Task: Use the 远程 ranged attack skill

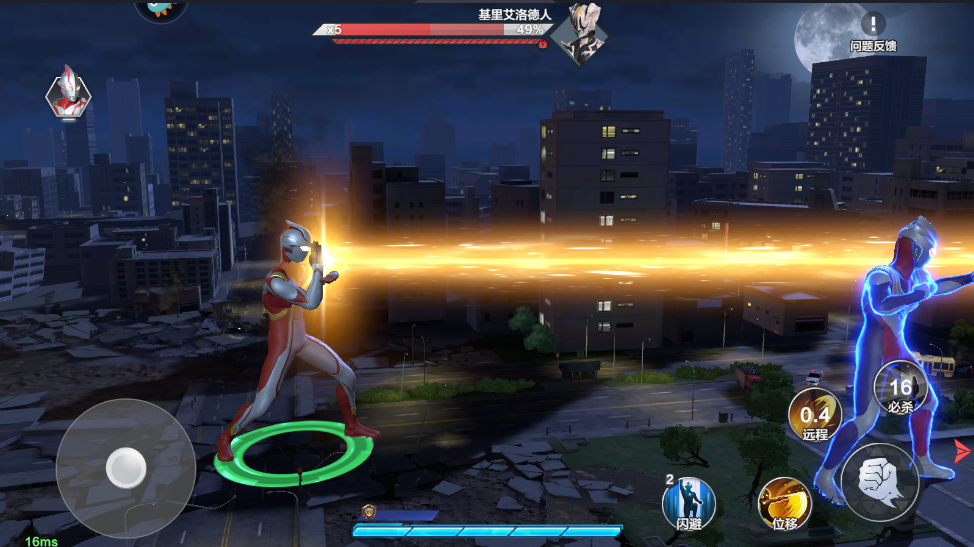Action: pyautogui.click(x=814, y=414)
